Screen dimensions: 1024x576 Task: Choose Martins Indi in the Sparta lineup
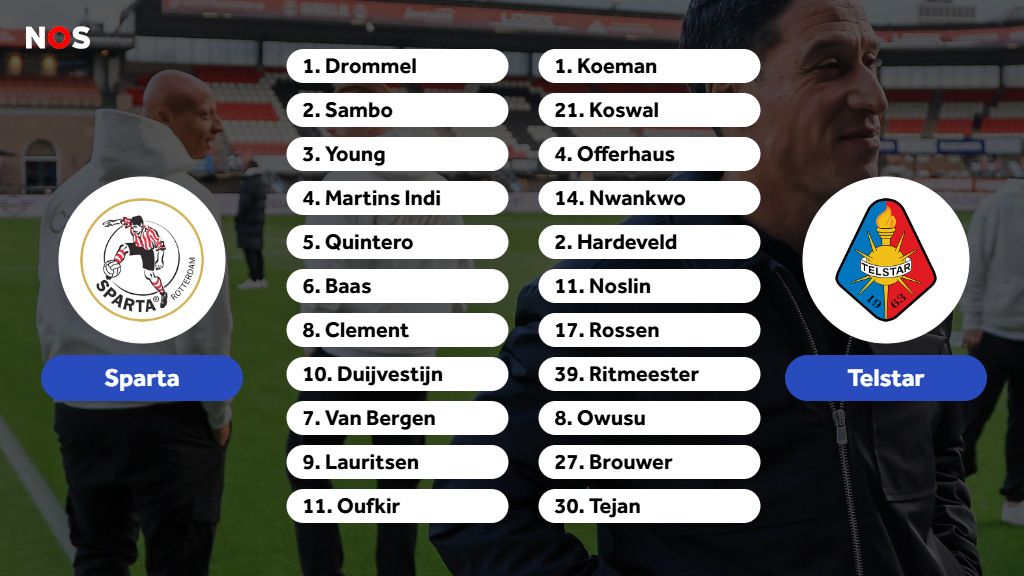(397, 198)
